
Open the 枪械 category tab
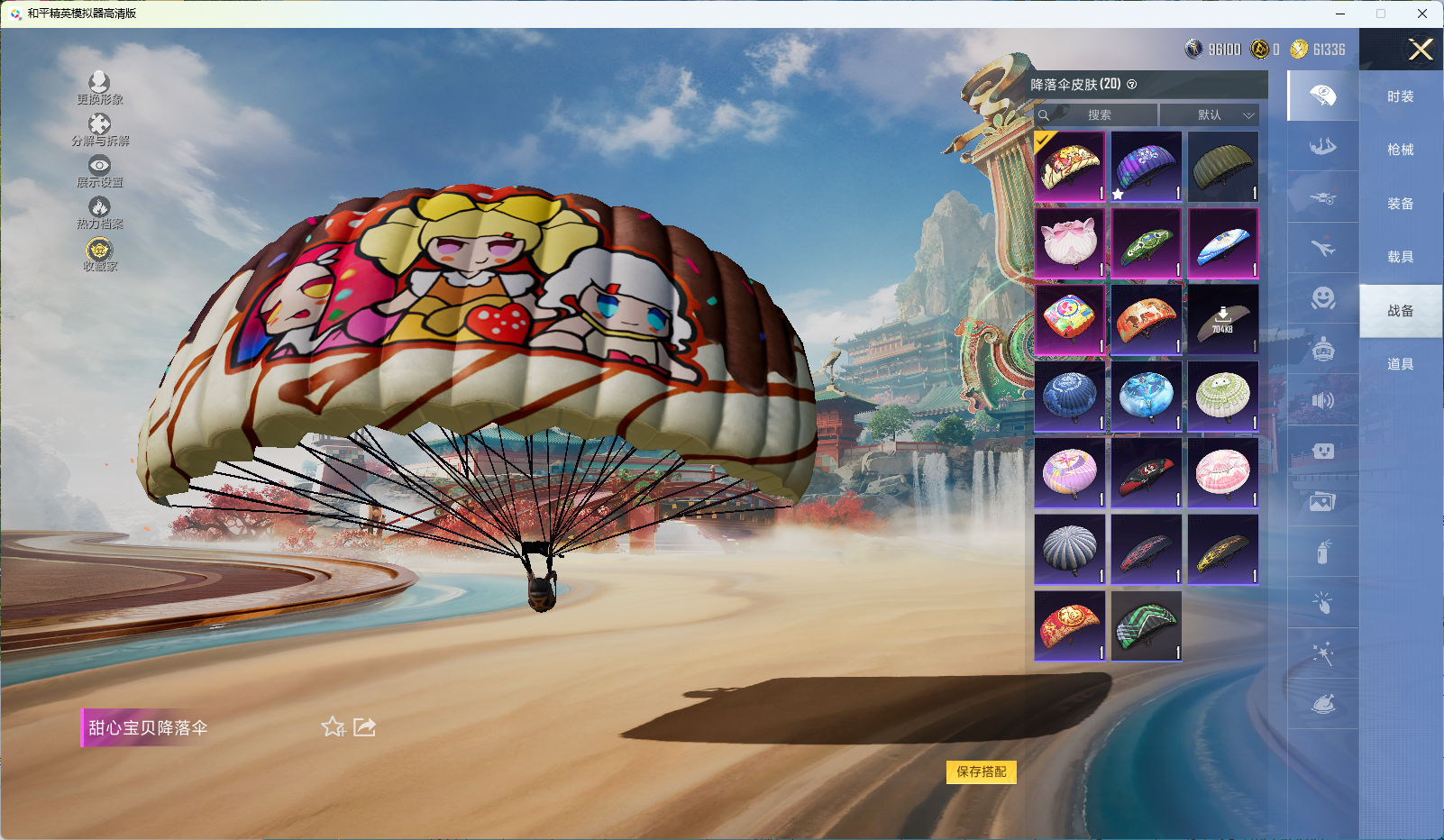[x=1400, y=150]
